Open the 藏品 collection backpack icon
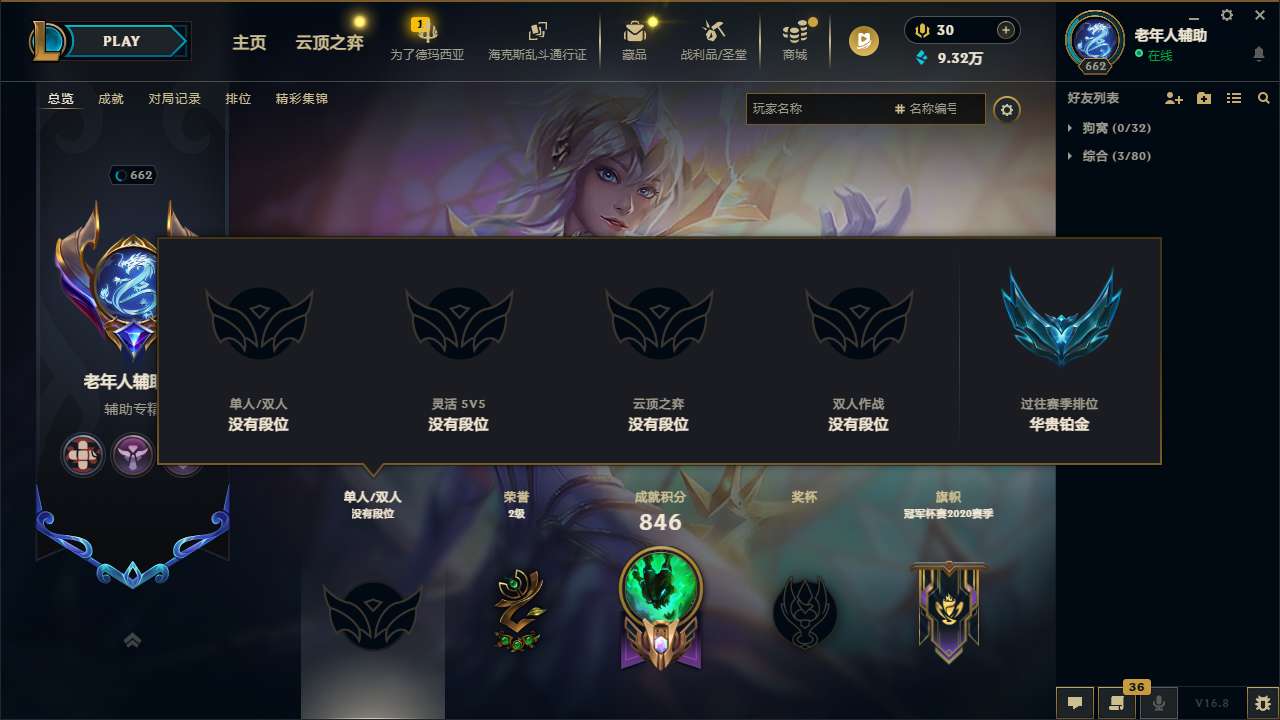The image size is (1280, 720). tap(634, 31)
